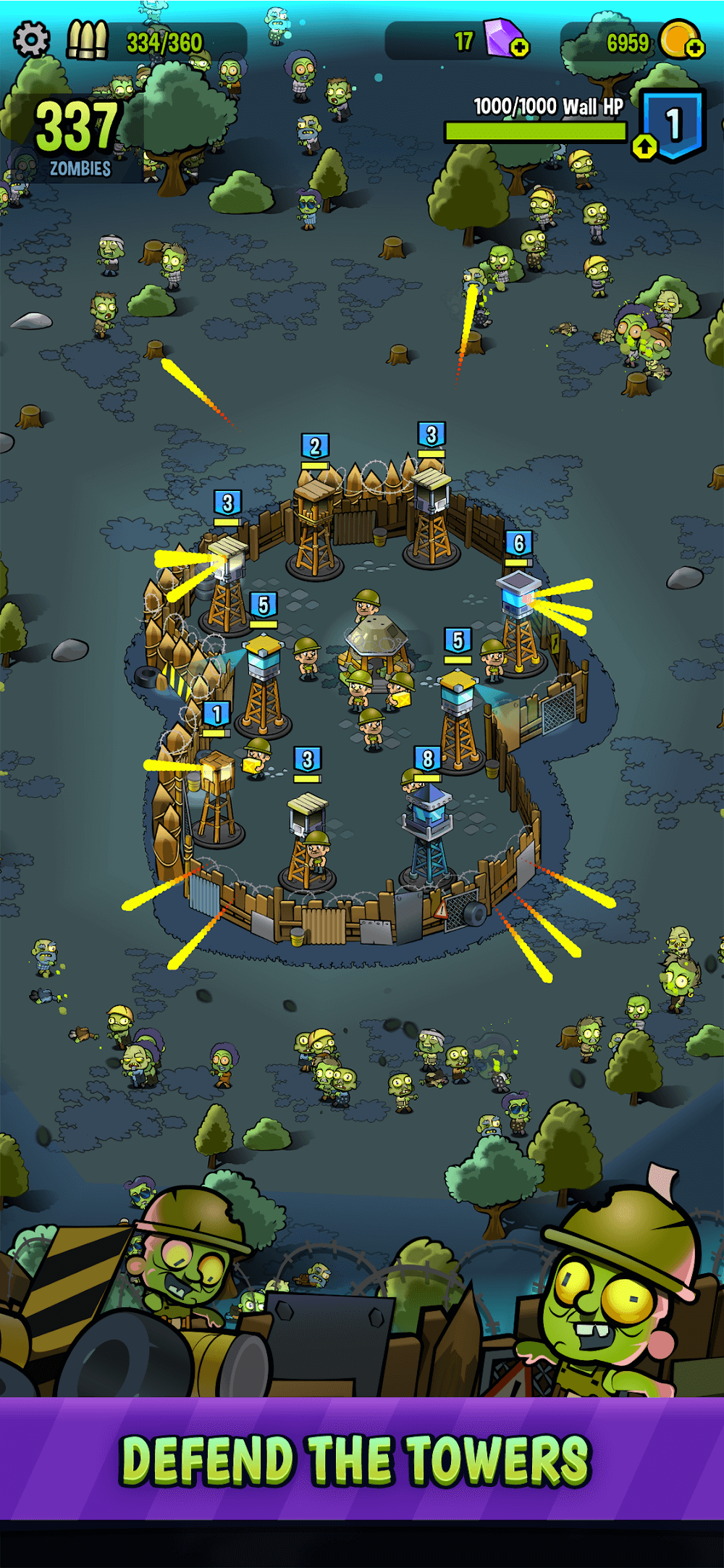Upgrade the wall using the yellow arrow
724x1568 pixels.
coord(644,147)
